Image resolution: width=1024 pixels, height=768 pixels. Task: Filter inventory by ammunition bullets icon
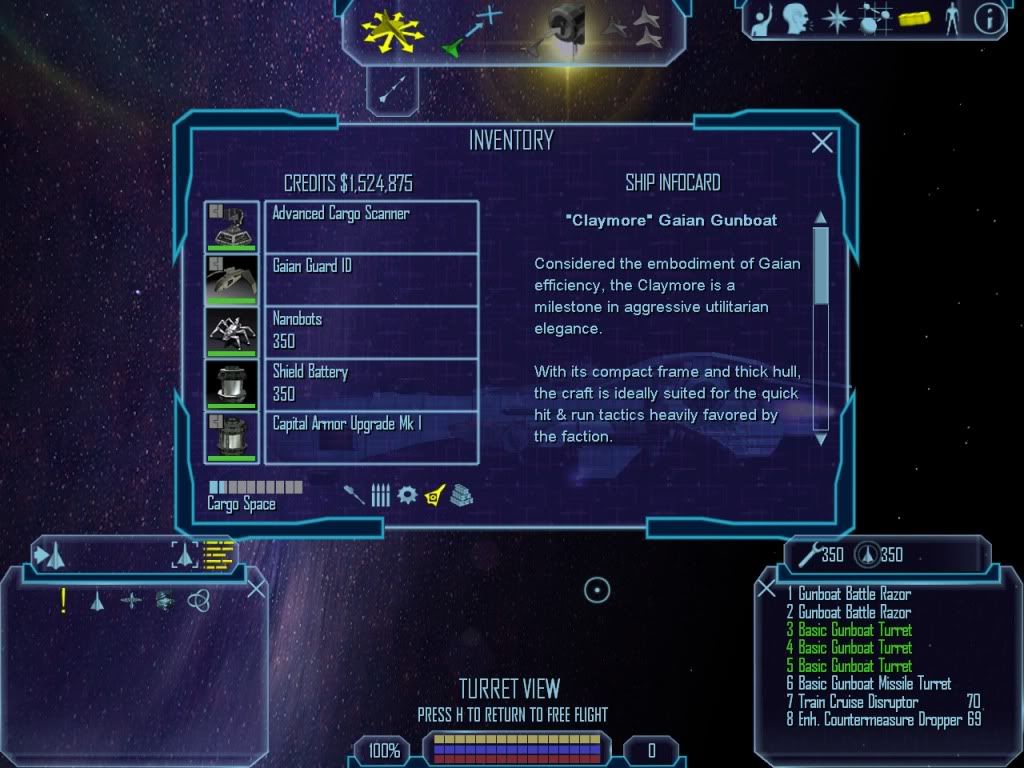(380, 495)
